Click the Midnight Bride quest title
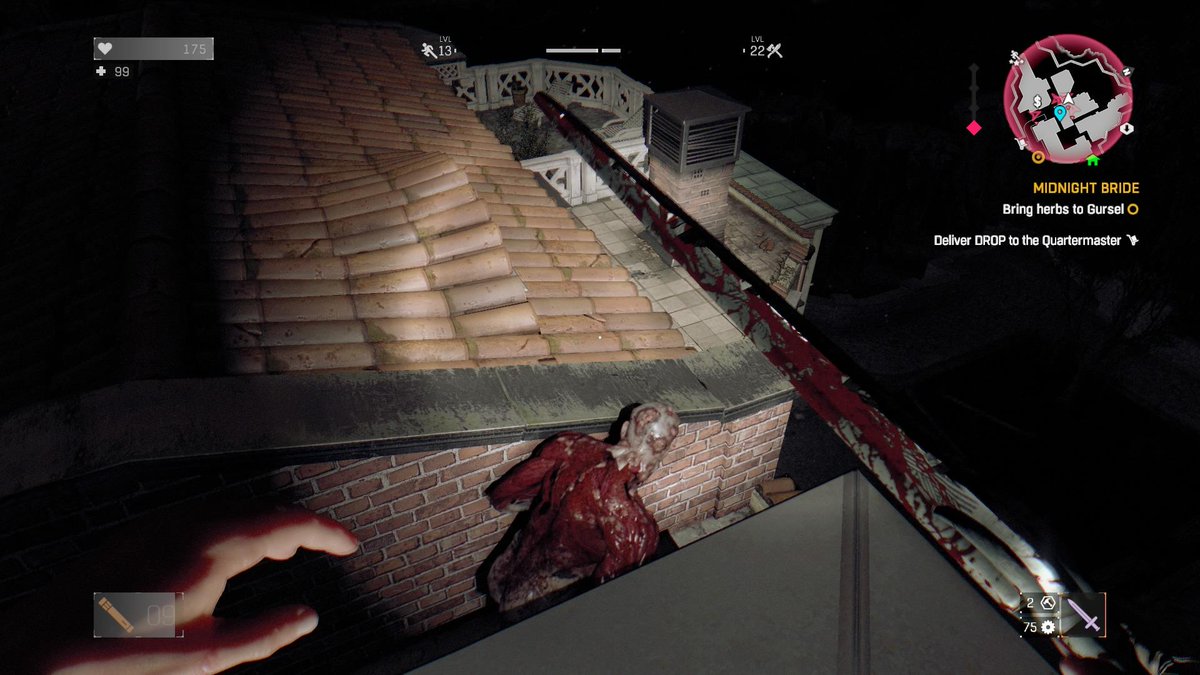1200x675 pixels. coord(1085,188)
